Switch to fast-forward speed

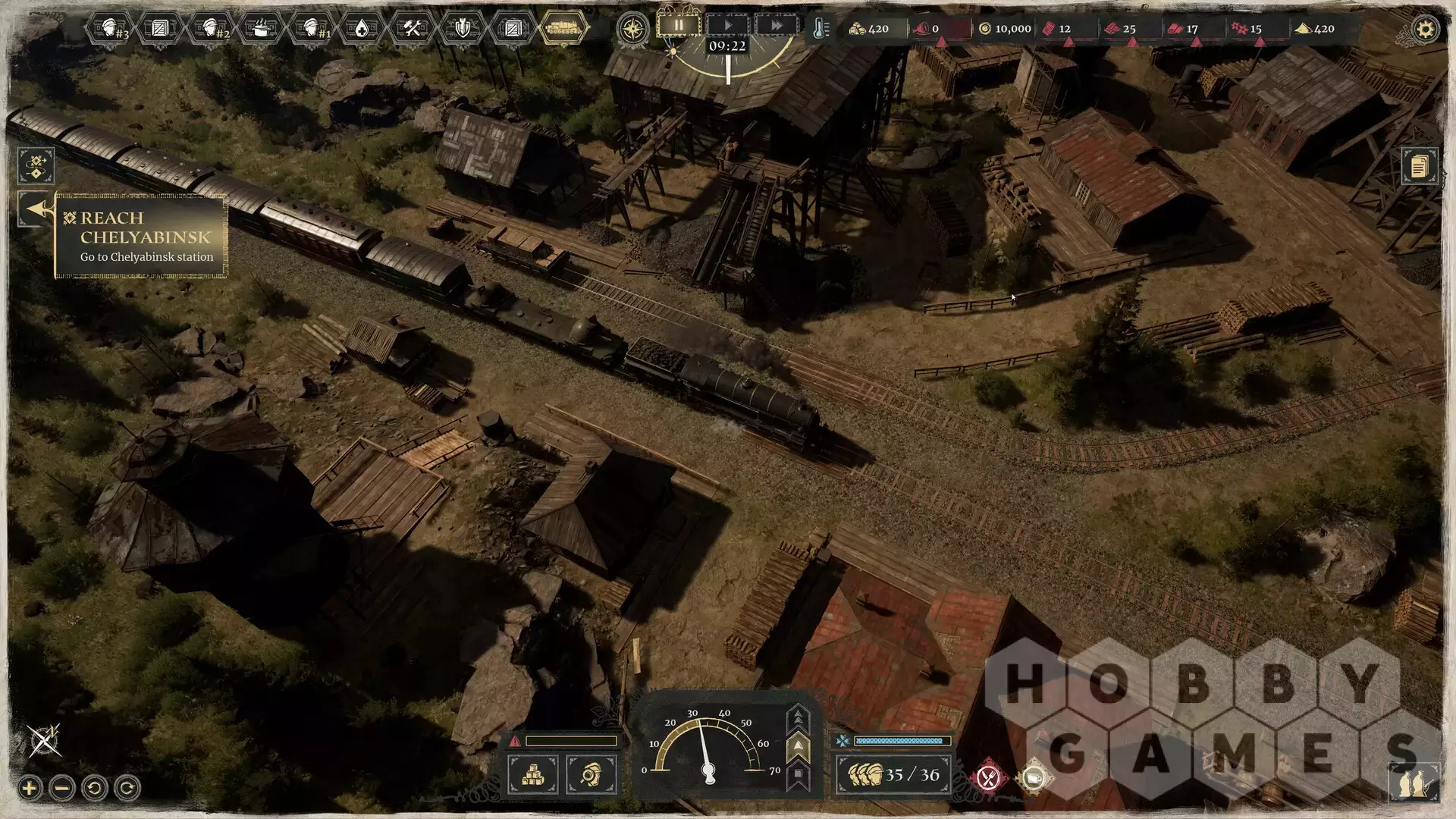[x=777, y=25]
